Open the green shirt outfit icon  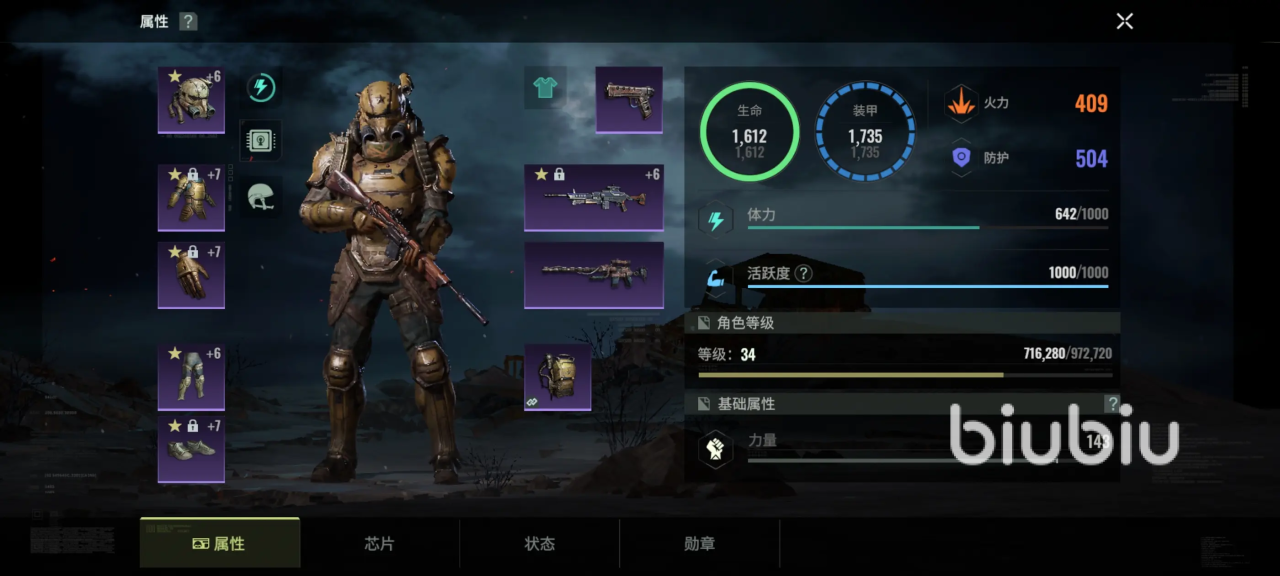545,88
